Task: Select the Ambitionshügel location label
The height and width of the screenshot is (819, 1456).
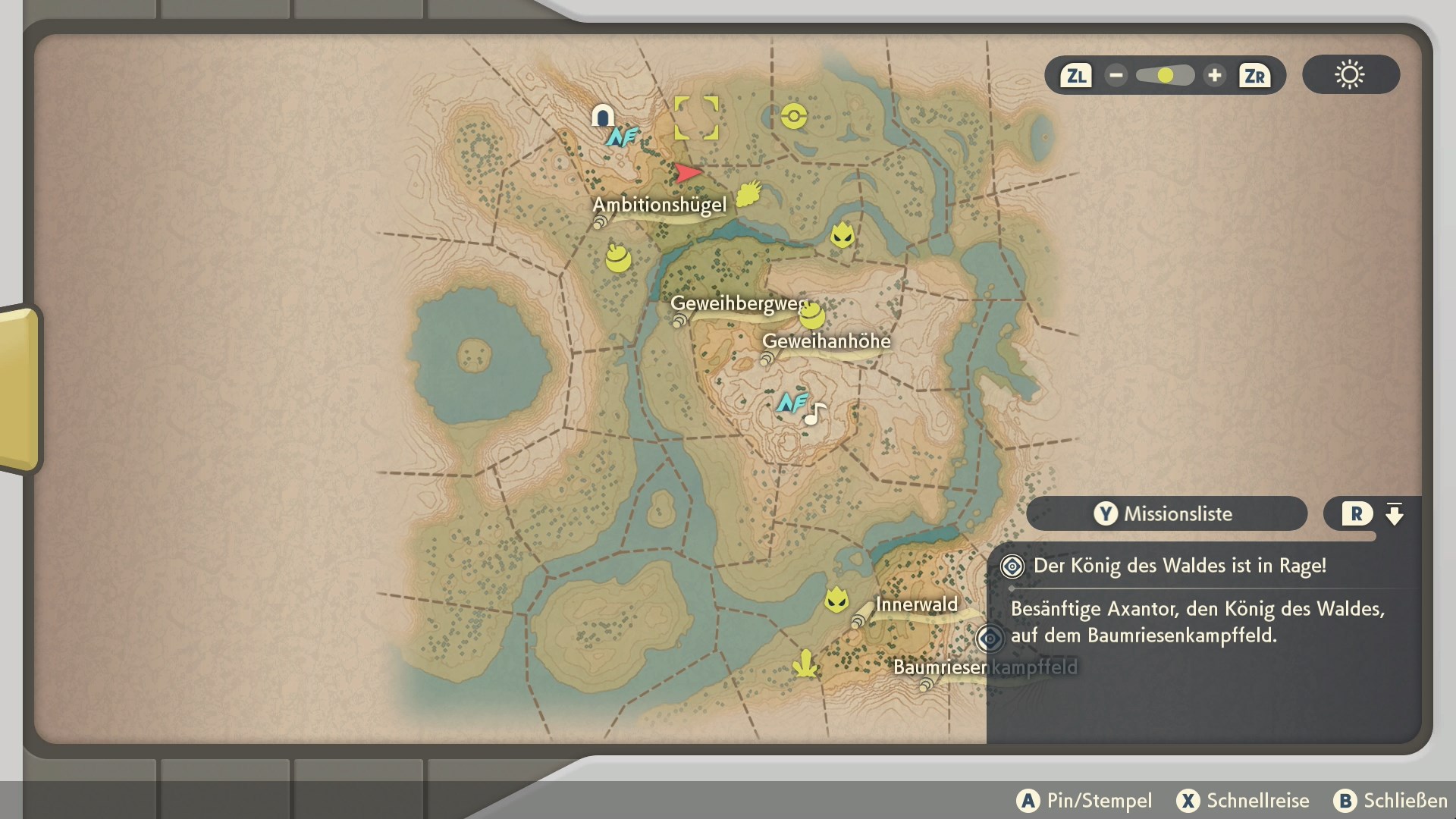Action: click(659, 205)
